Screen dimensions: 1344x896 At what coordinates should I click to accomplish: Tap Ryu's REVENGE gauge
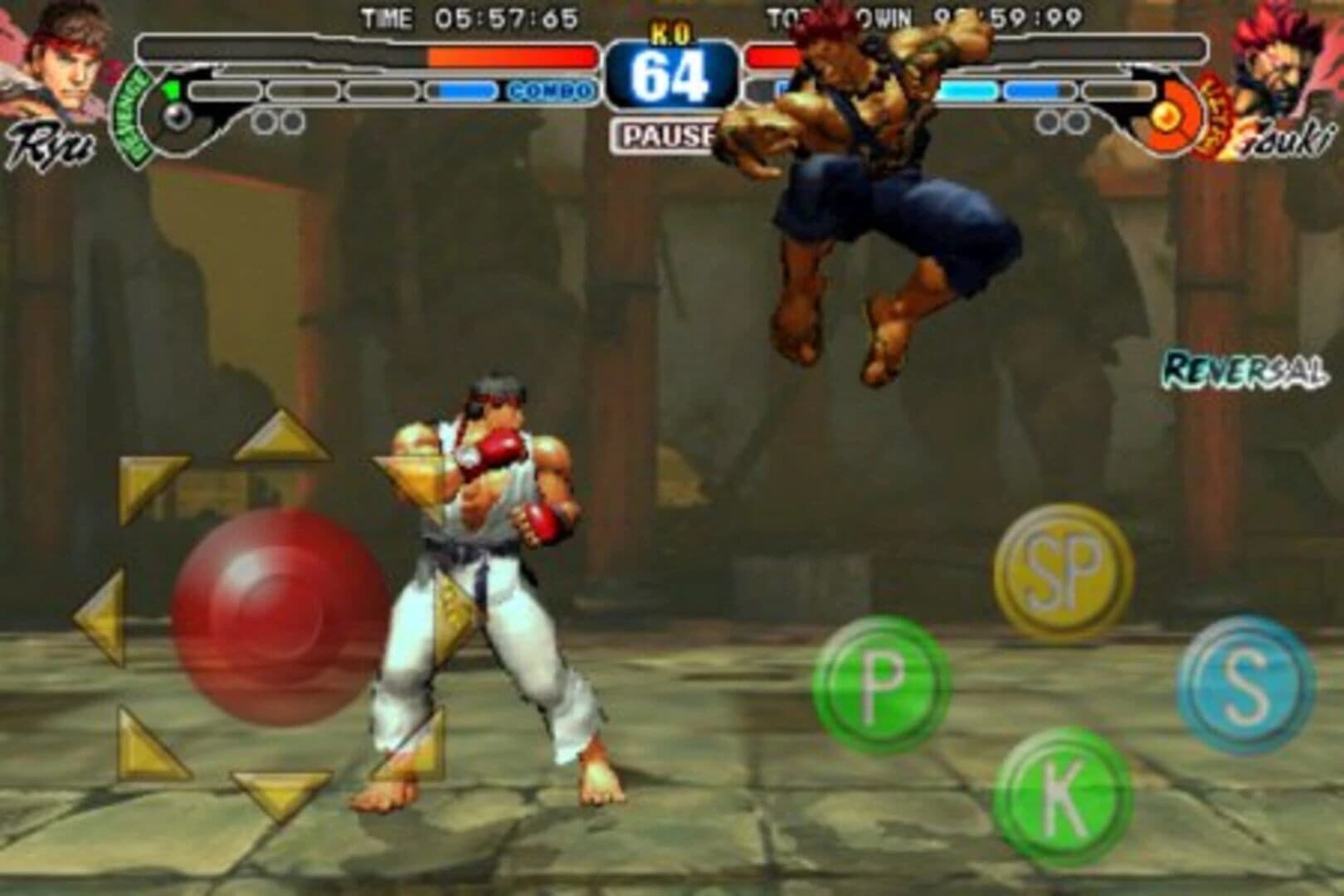pyautogui.click(x=131, y=108)
